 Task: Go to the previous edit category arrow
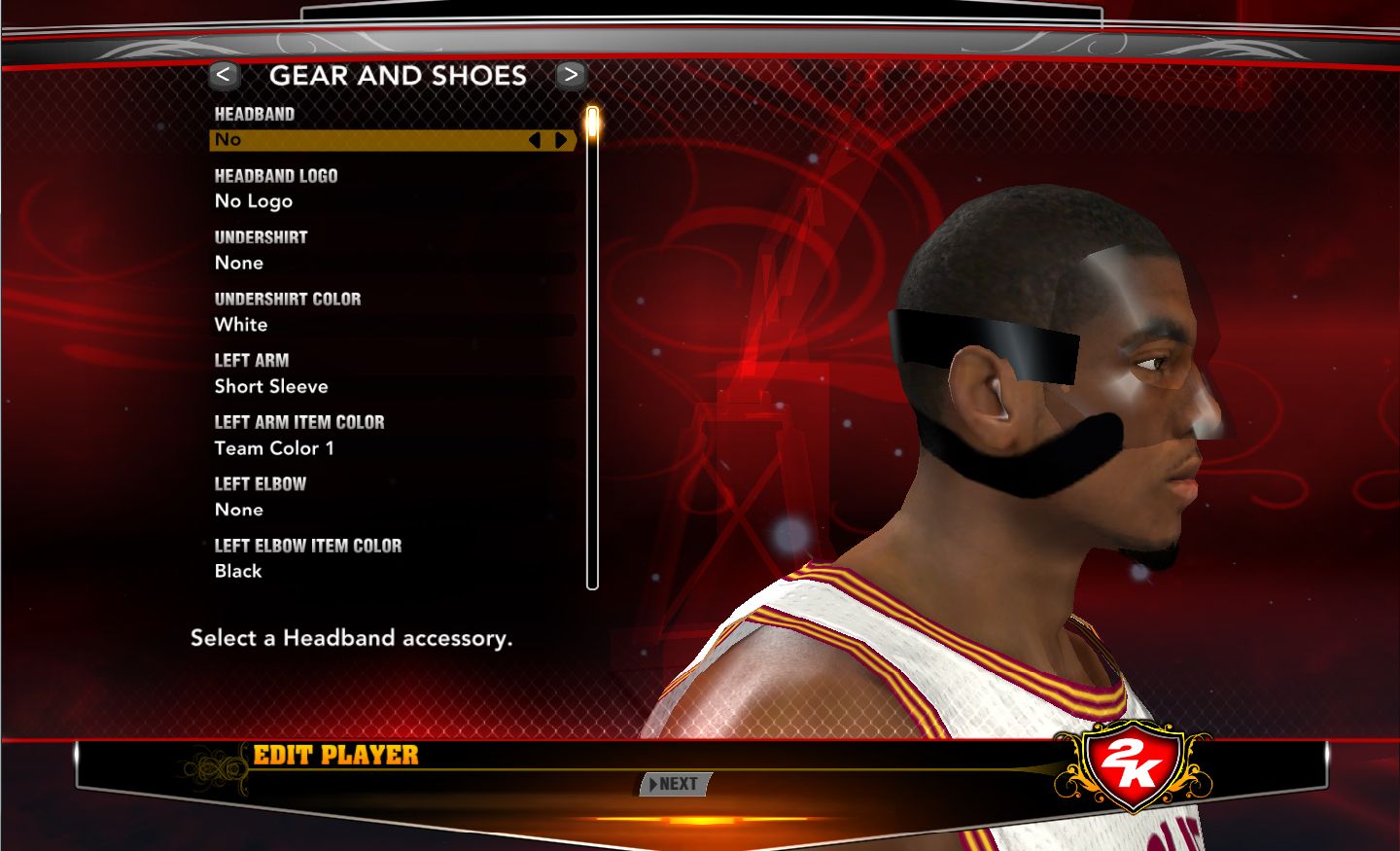click(x=224, y=75)
